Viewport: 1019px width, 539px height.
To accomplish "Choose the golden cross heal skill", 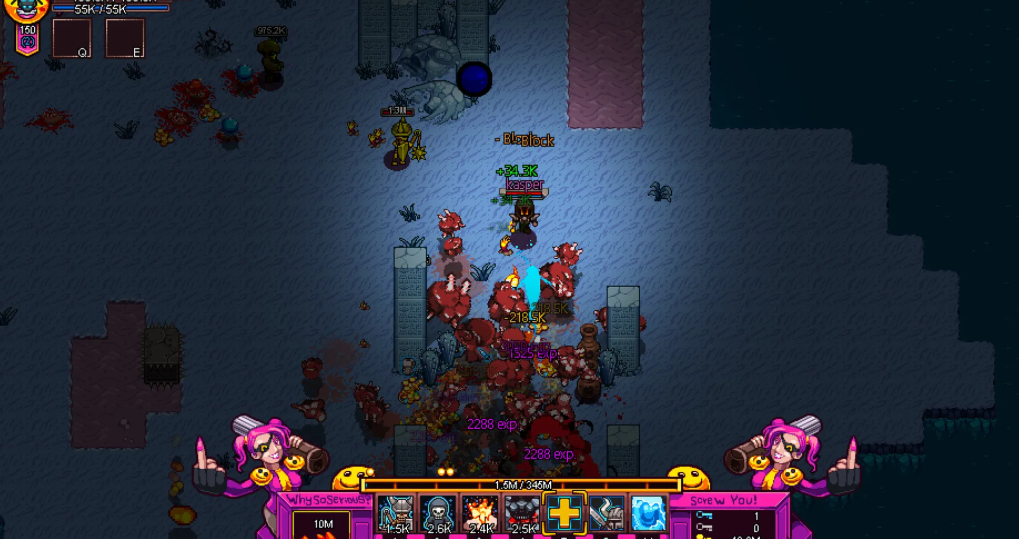I will [x=564, y=514].
